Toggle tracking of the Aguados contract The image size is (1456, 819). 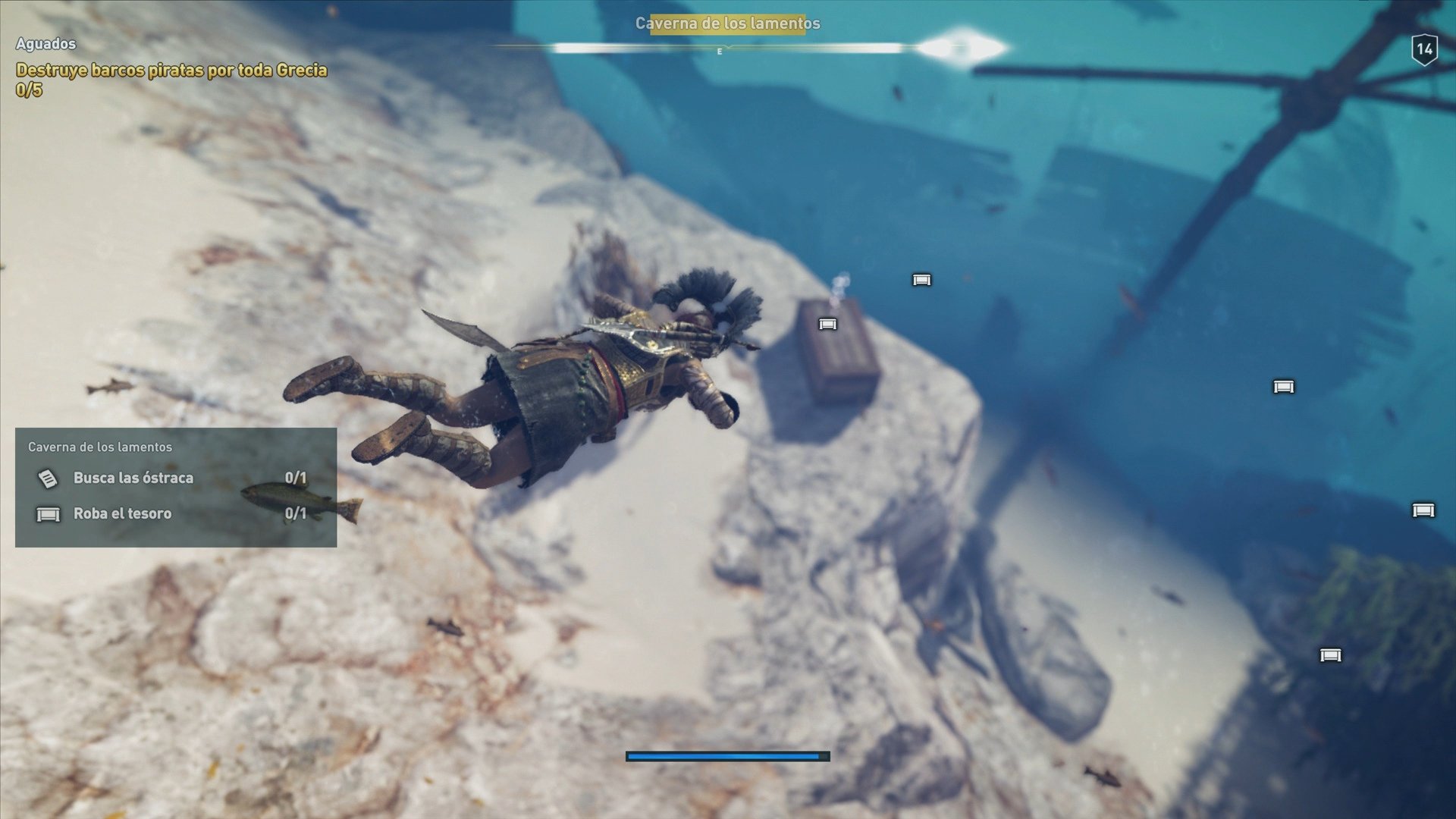pyautogui.click(x=45, y=43)
